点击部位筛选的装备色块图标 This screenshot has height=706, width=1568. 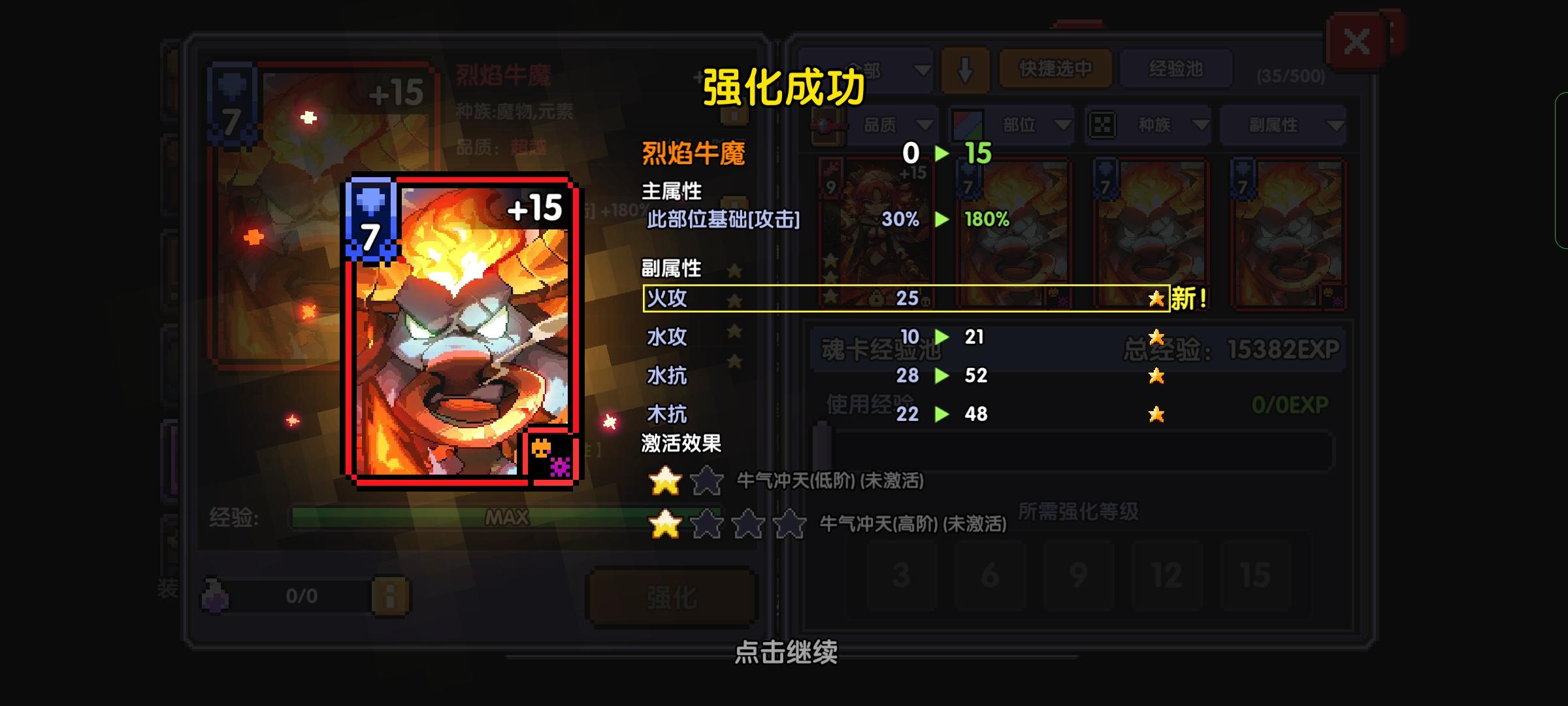click(969, 126)
